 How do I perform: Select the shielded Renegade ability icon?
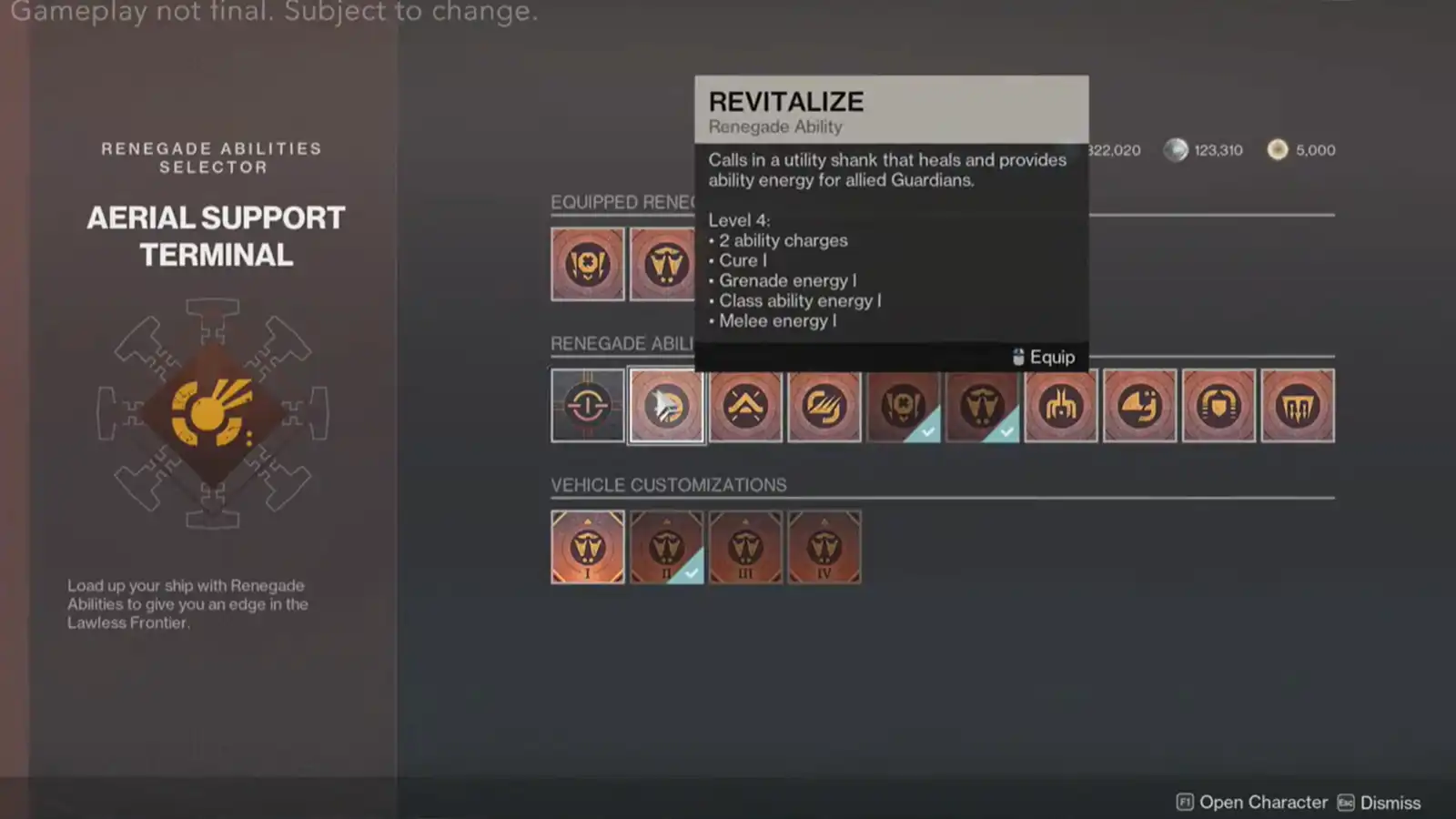point(1218,406)
